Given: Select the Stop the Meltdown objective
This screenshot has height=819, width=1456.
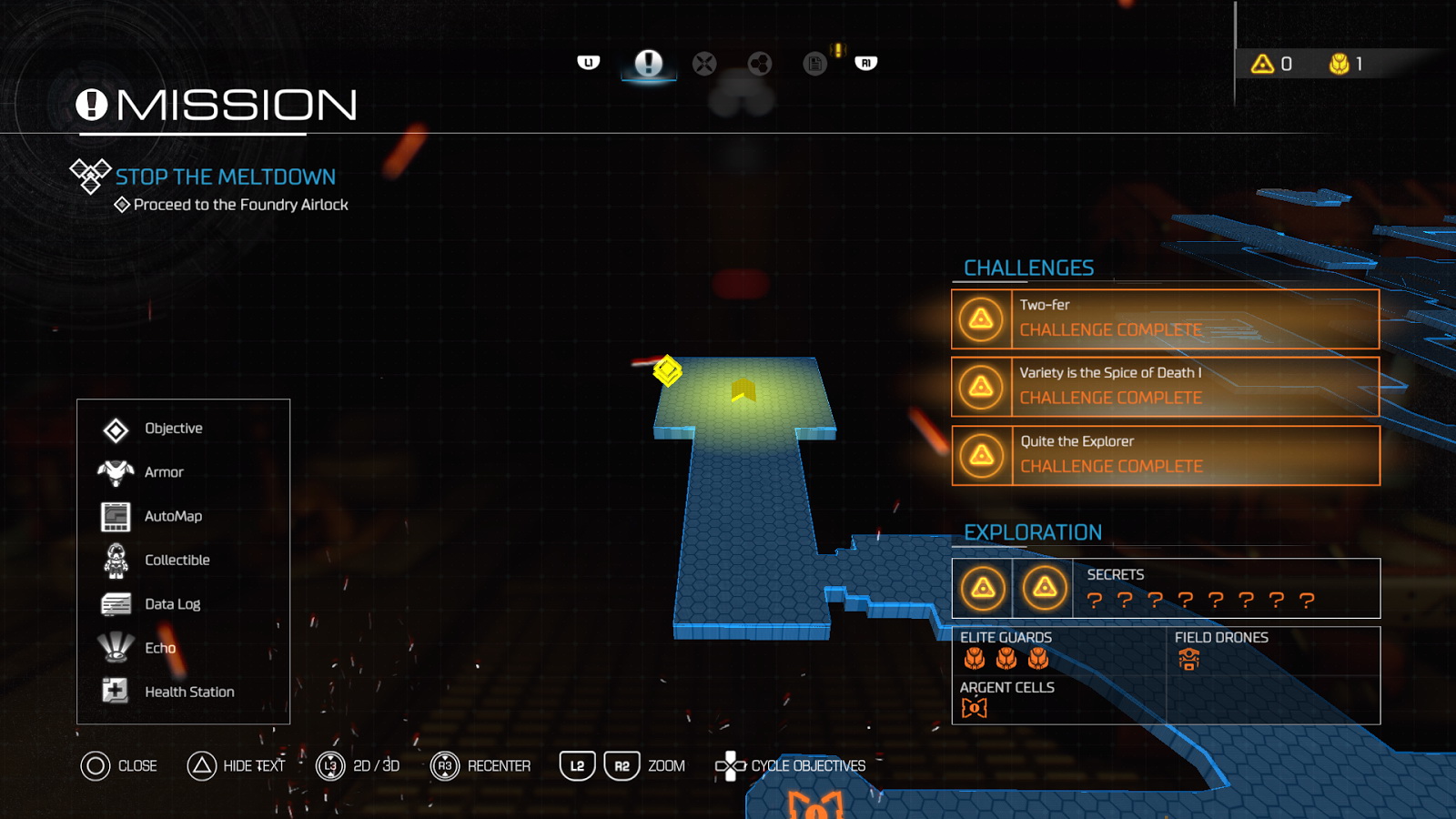Looking at the screenshot, I should tap(225, 177).
